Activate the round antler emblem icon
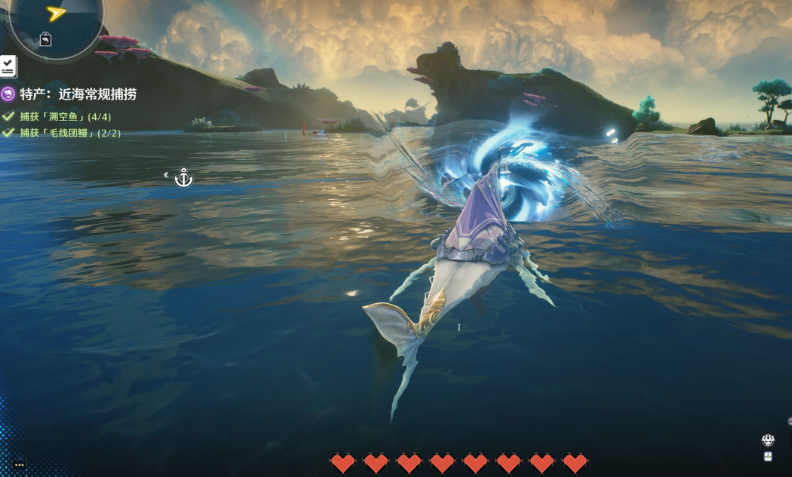This screenshot has height=477, width=792. pyautogui.click(x=768, y=440)
